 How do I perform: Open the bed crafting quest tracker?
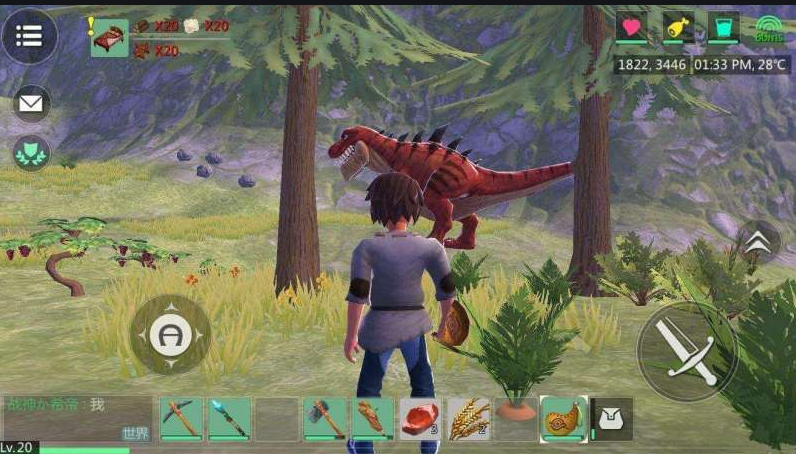pyautogui.click(x=110, y=37)
